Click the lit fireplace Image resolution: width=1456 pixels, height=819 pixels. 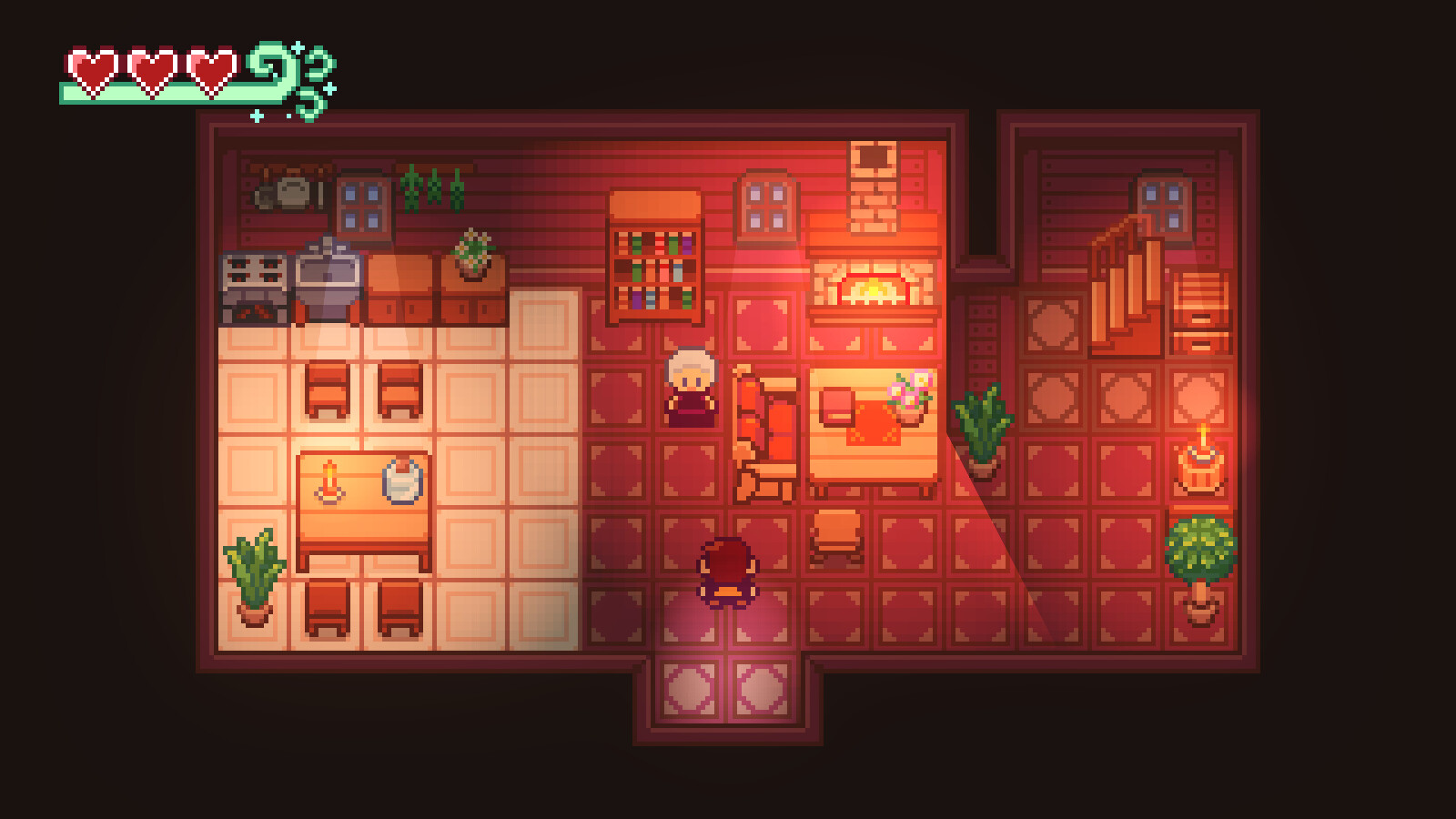(872, 289)
